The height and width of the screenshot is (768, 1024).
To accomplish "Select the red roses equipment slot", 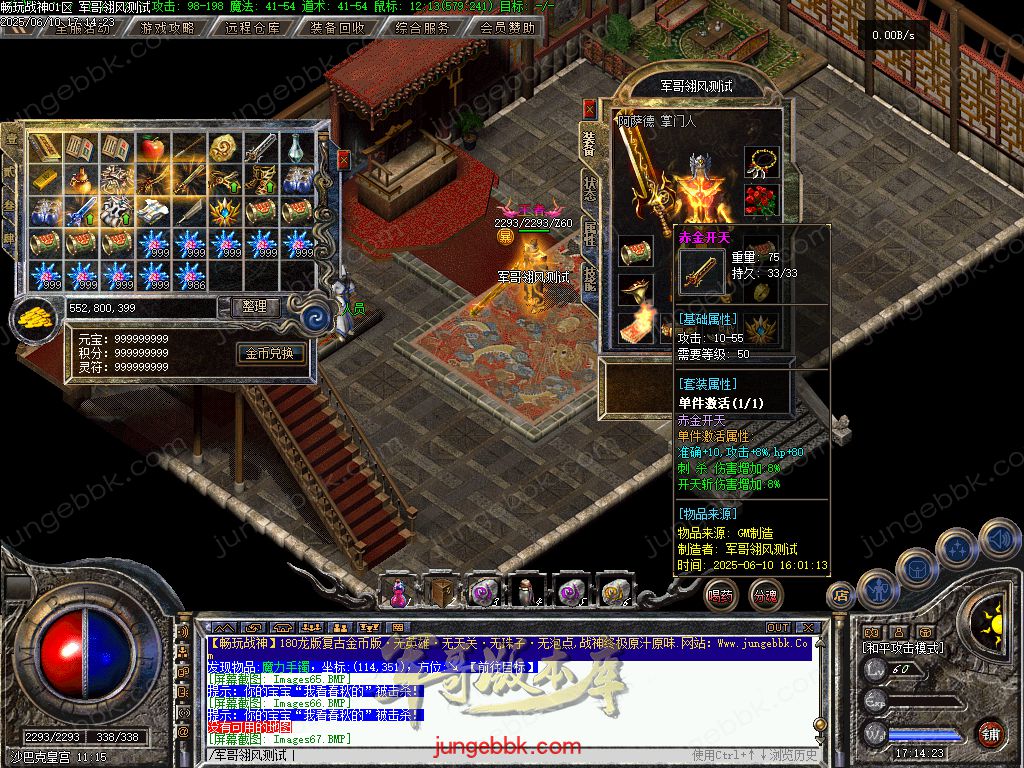I will tap(761, 200).
